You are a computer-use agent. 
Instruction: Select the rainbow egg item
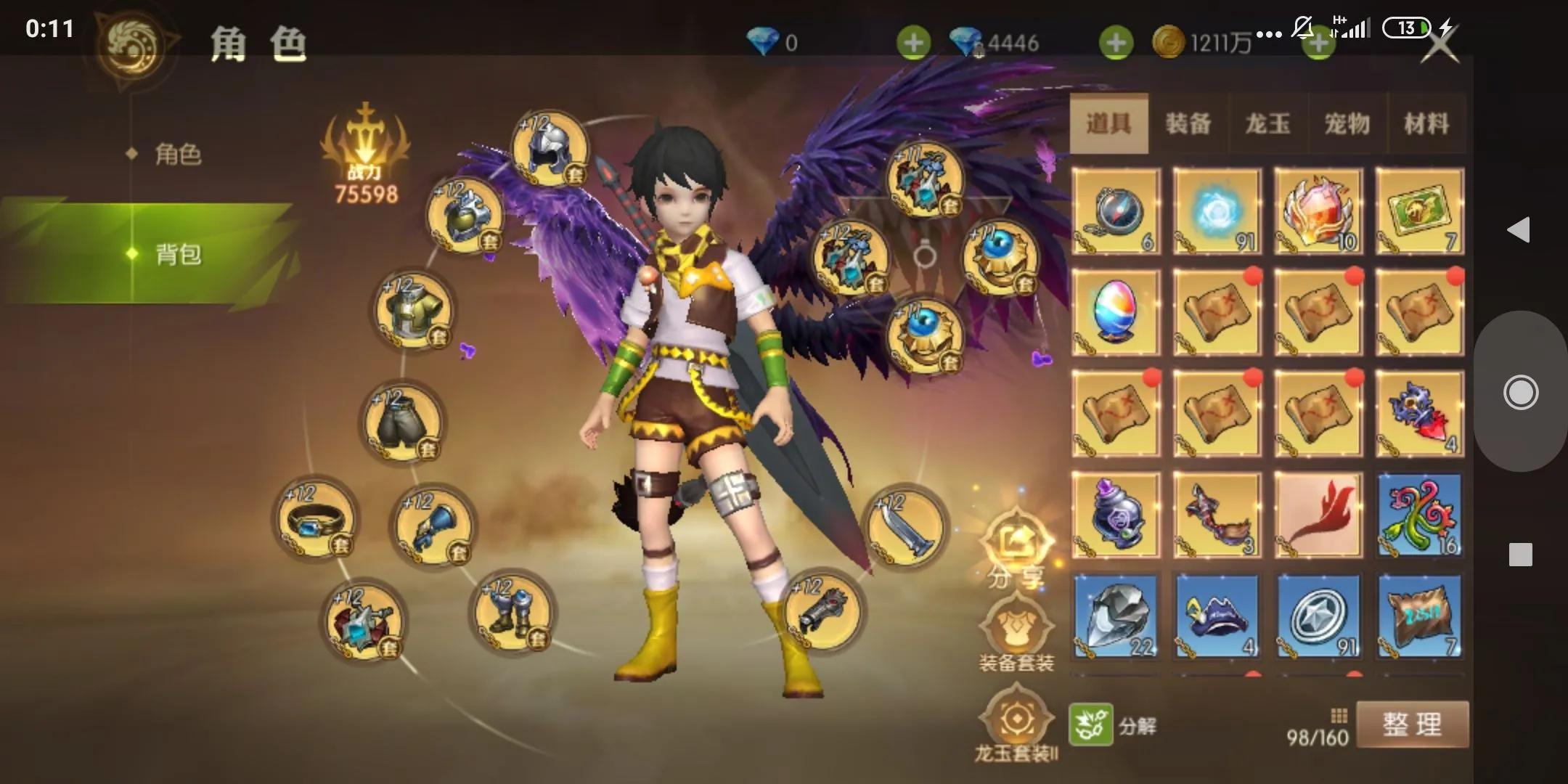point(1116,312)
